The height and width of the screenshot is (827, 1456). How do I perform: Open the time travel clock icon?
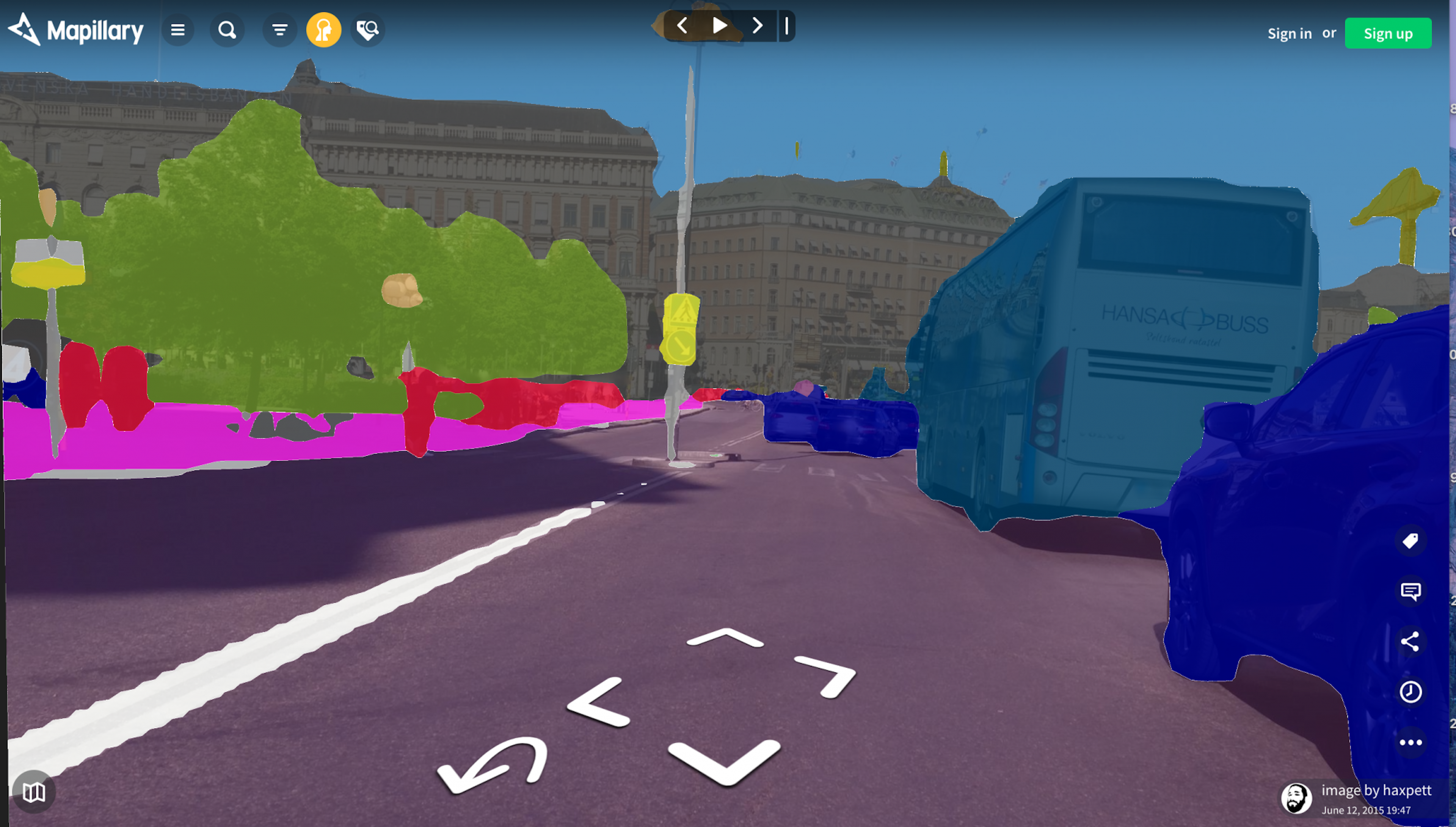click(x=1410, y=692)
